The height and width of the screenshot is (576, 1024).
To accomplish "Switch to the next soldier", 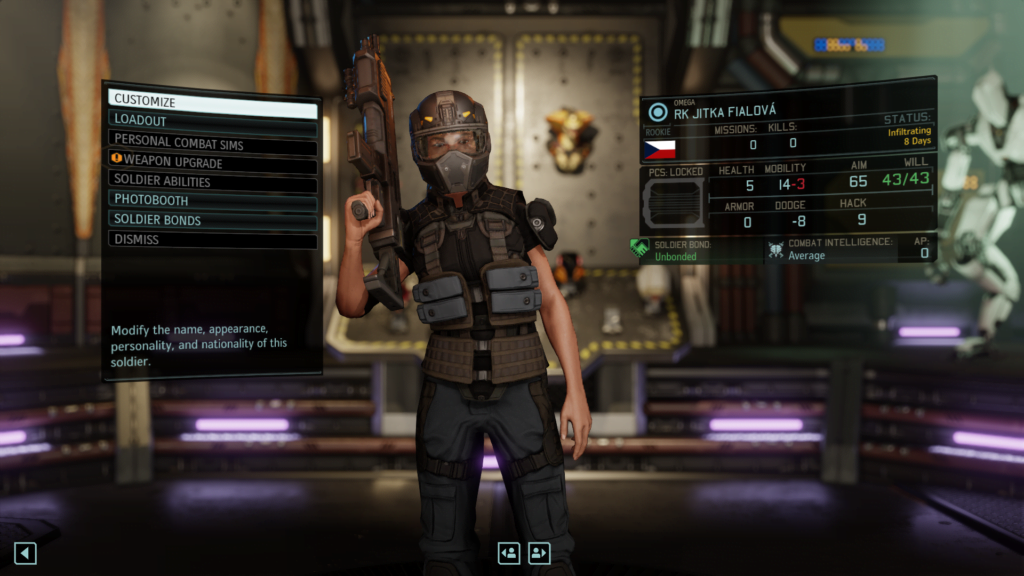I will pyautogui.click(x=540, y=553).
